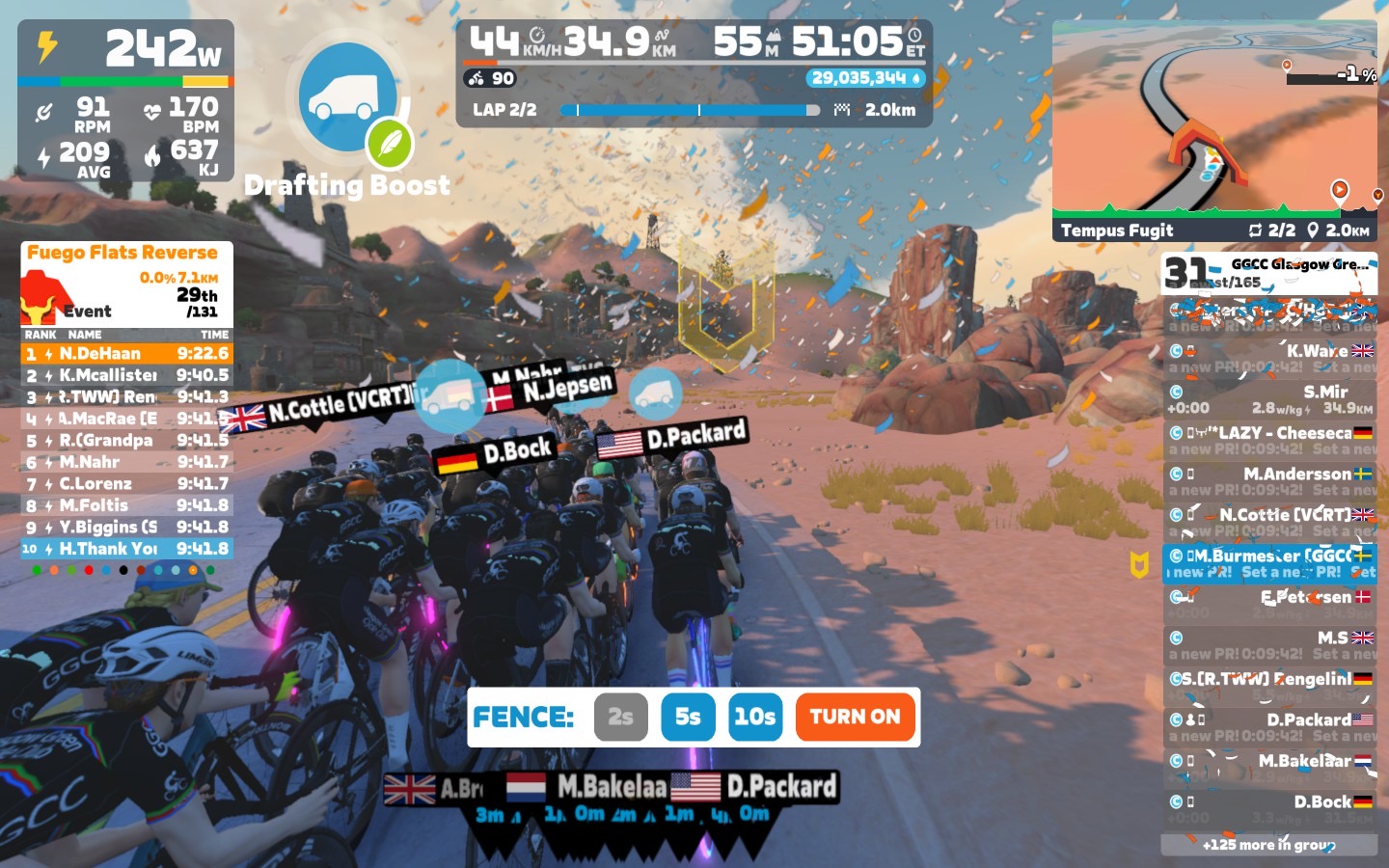The image size is (1389, 868).
Task: Pick K.Mcallister leaderboard row
Action: pyautogui.click(x=126, y=375)
